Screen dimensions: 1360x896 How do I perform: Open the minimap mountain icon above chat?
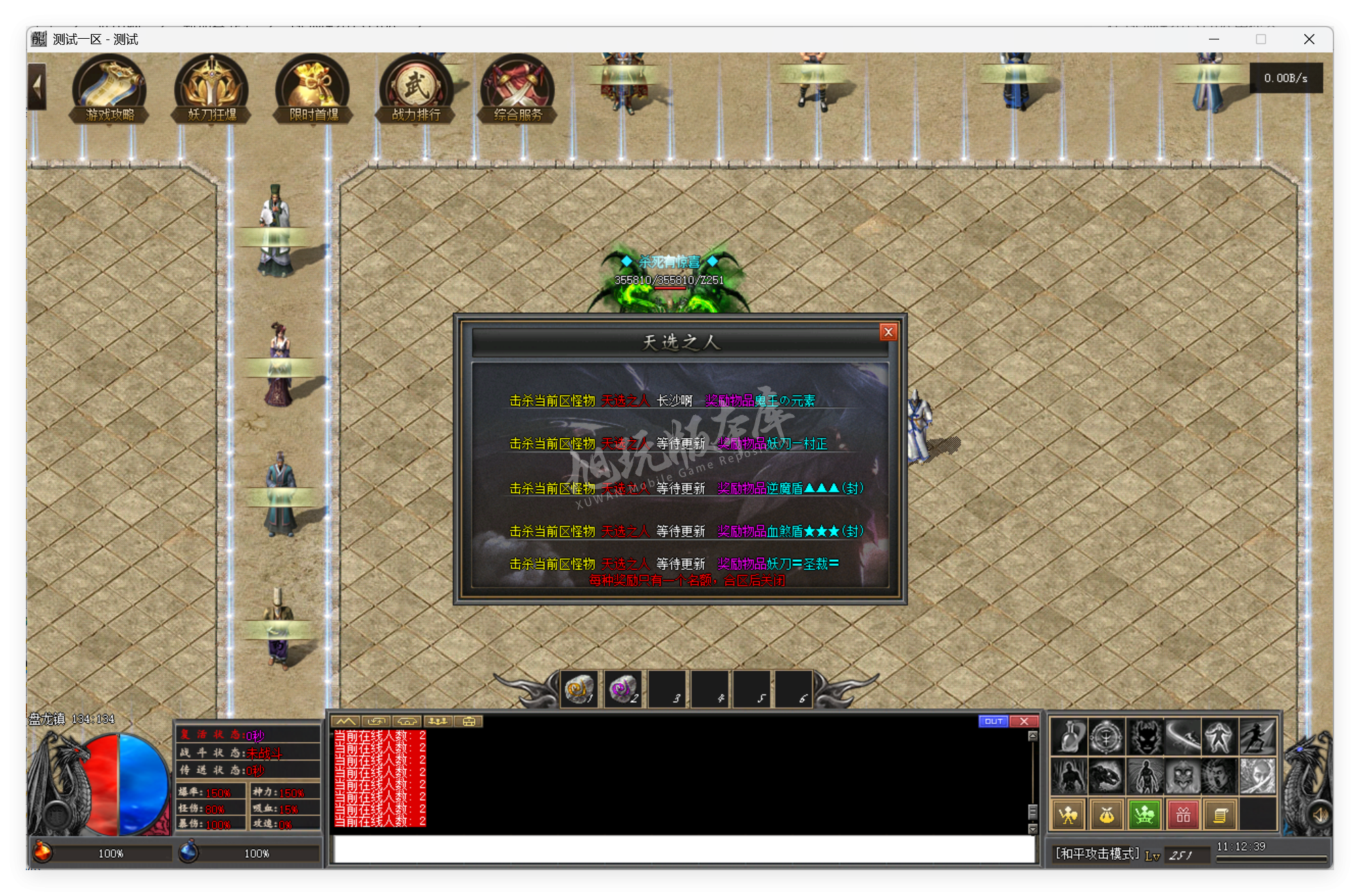tap(346, 721)
